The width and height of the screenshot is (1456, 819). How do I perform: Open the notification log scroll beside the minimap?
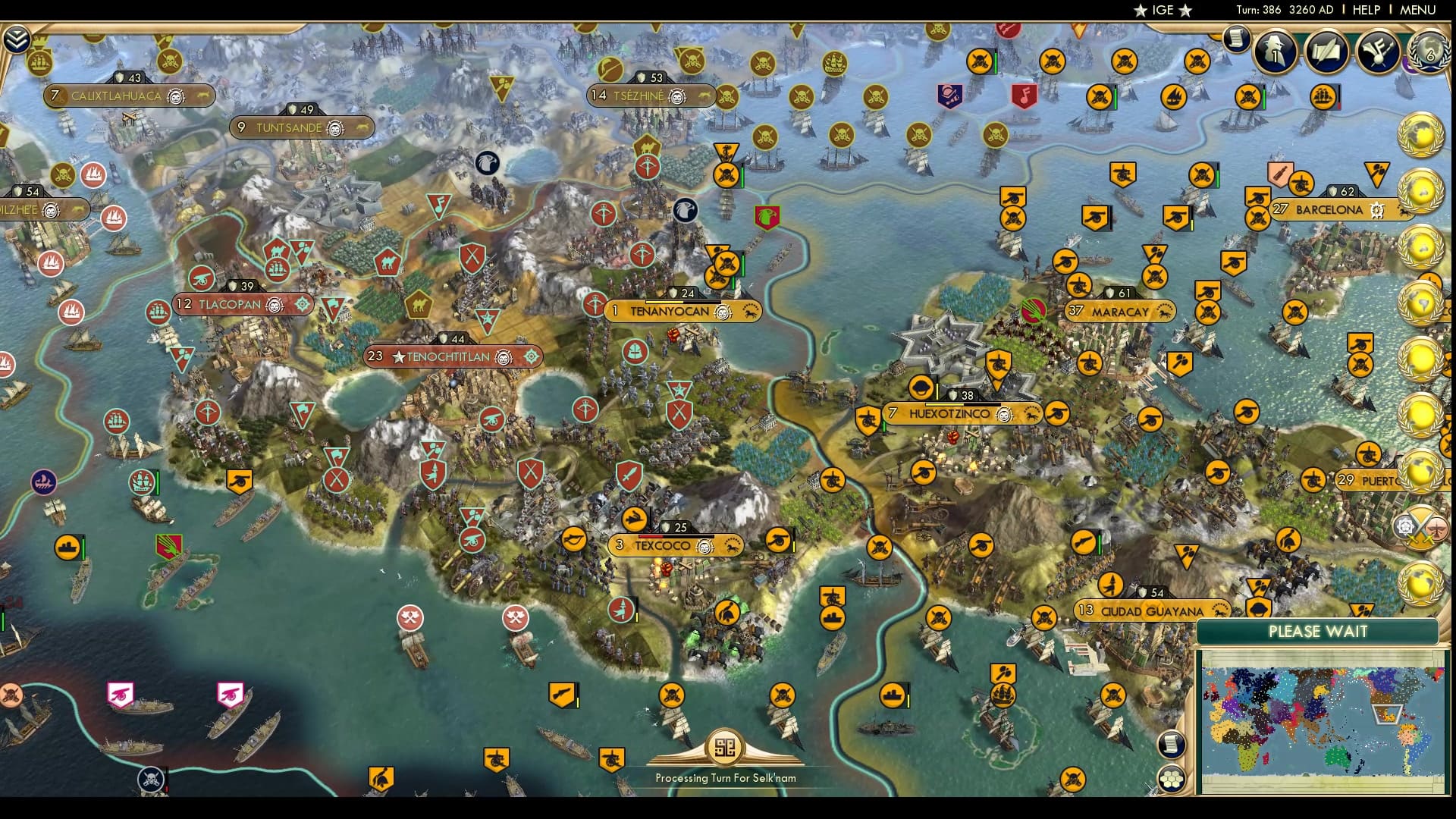click(1171, 743)
